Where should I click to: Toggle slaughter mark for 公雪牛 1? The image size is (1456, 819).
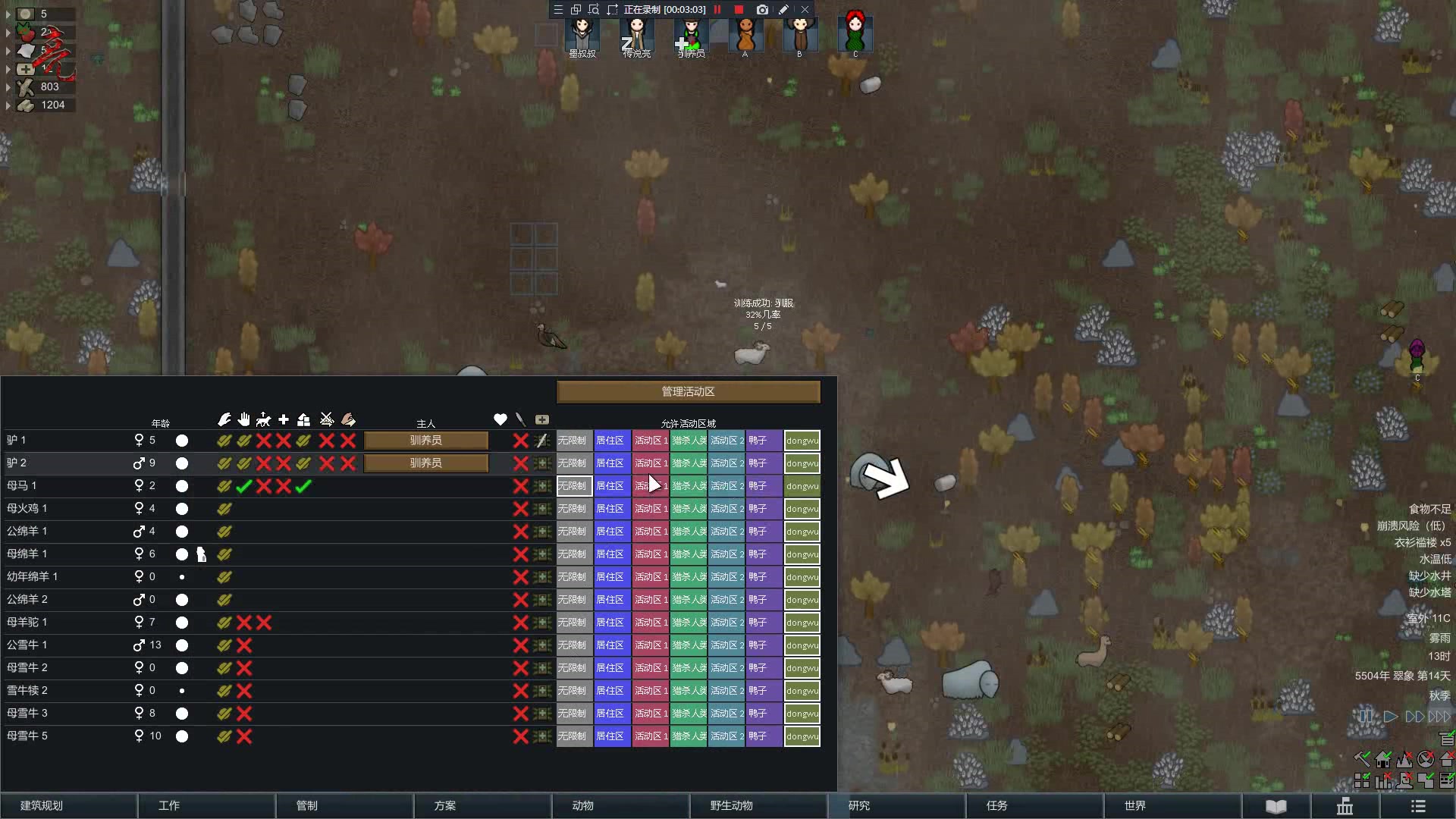click(520, 645)
